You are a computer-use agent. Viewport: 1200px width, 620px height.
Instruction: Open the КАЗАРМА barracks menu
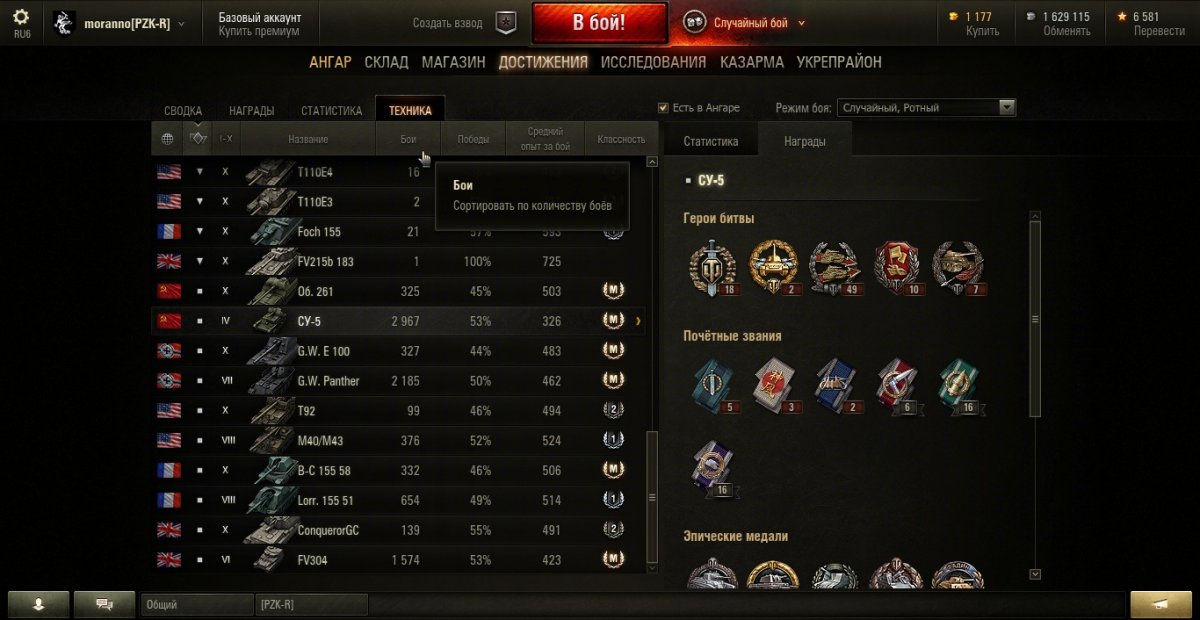click(752, 62)
